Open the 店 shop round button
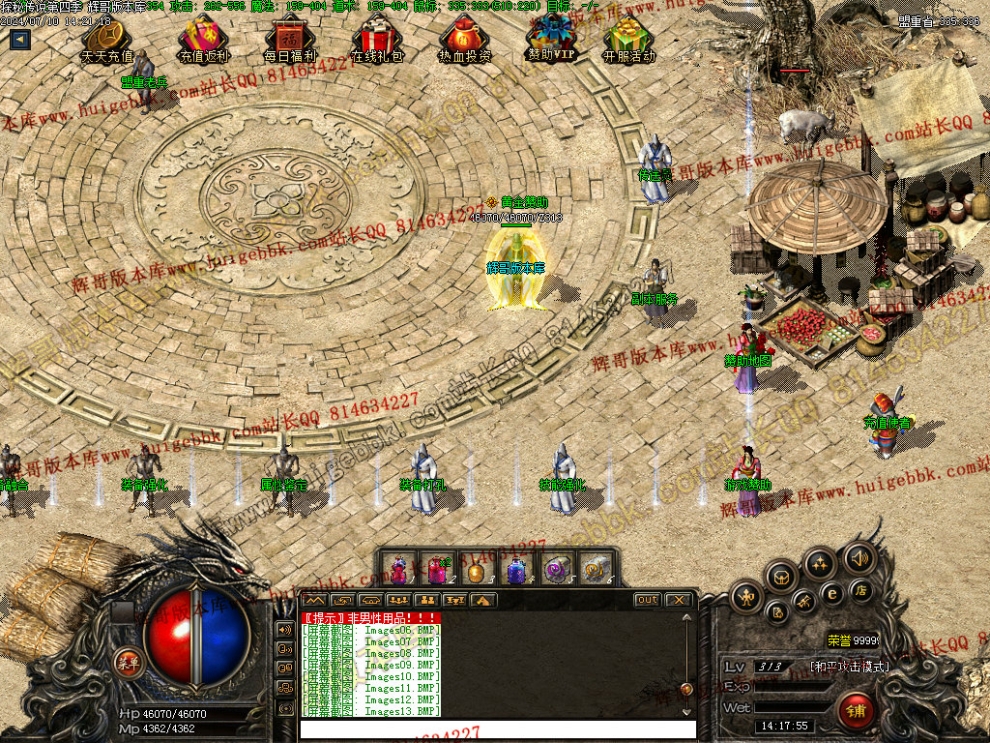 click(859, 589)
